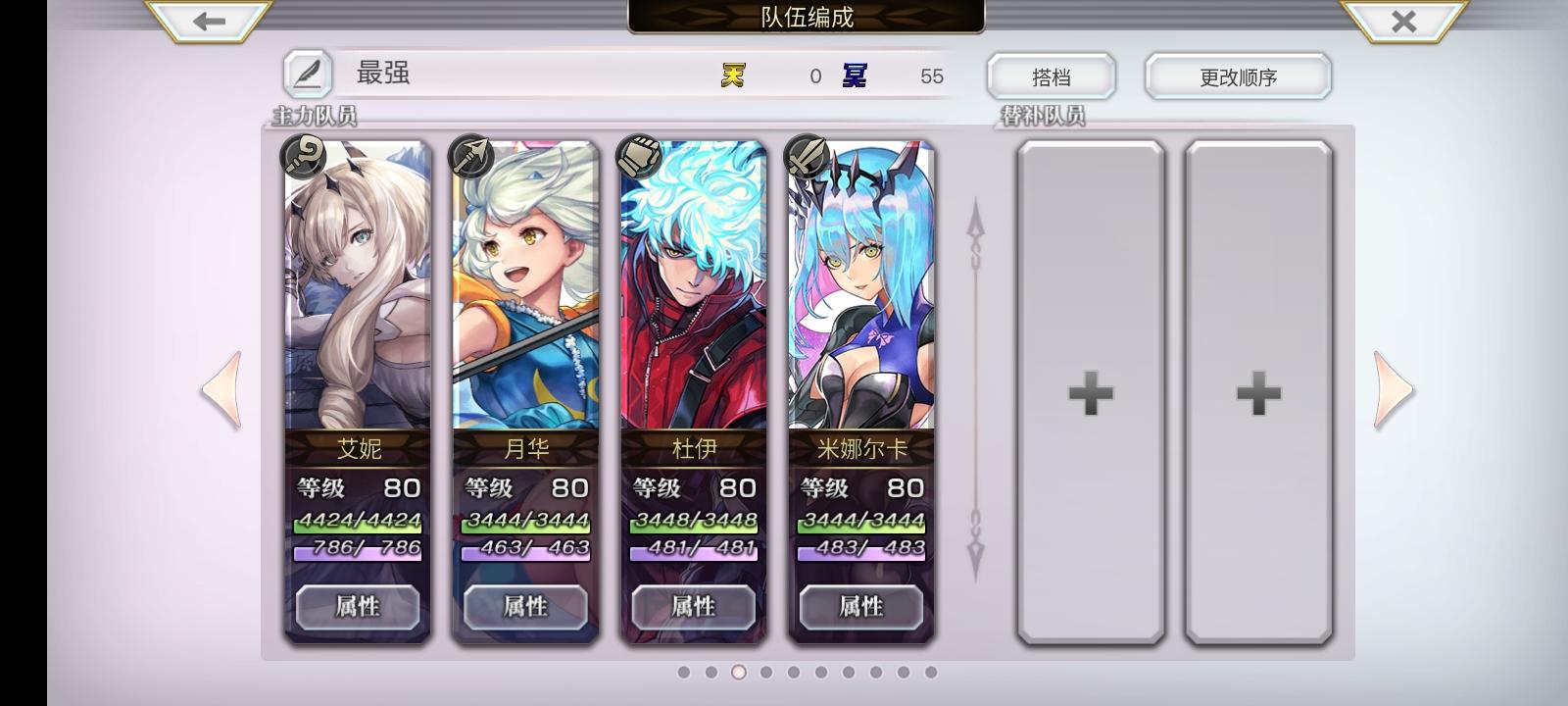Click the gold 天 element icon
This screenshot has width=1568, height=706.
(731, 75)
